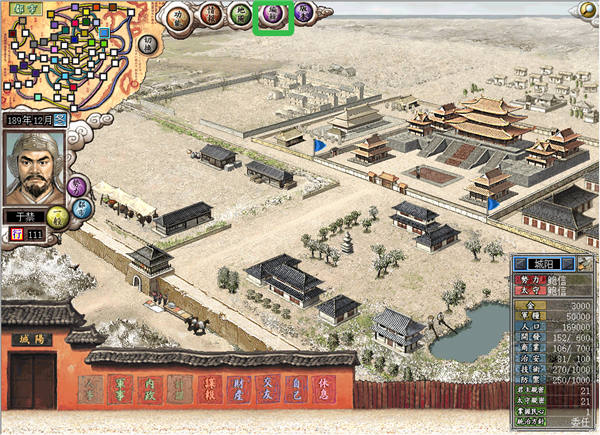
Task: Click the yellow 一般 orb by the portrait
Action: 58,218
